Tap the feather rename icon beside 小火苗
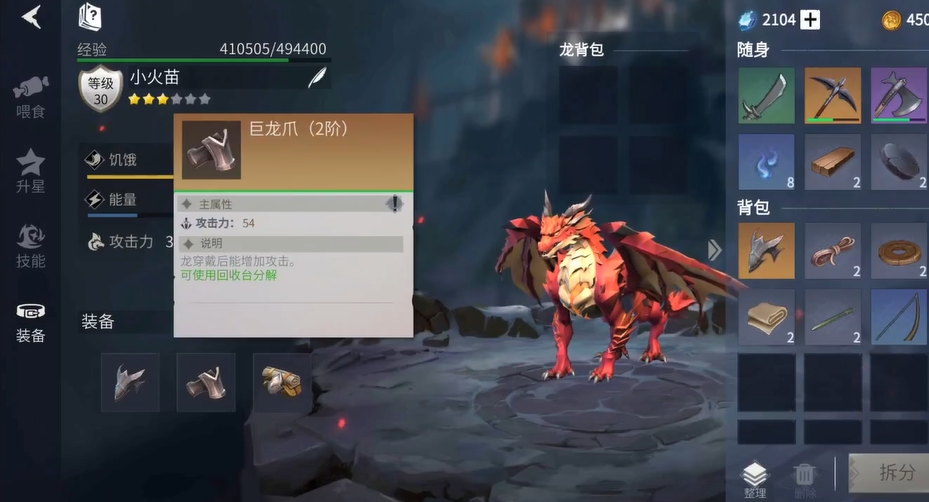Image resolution: width=929 pixels, height=502 pixels. tap(317, 77)
